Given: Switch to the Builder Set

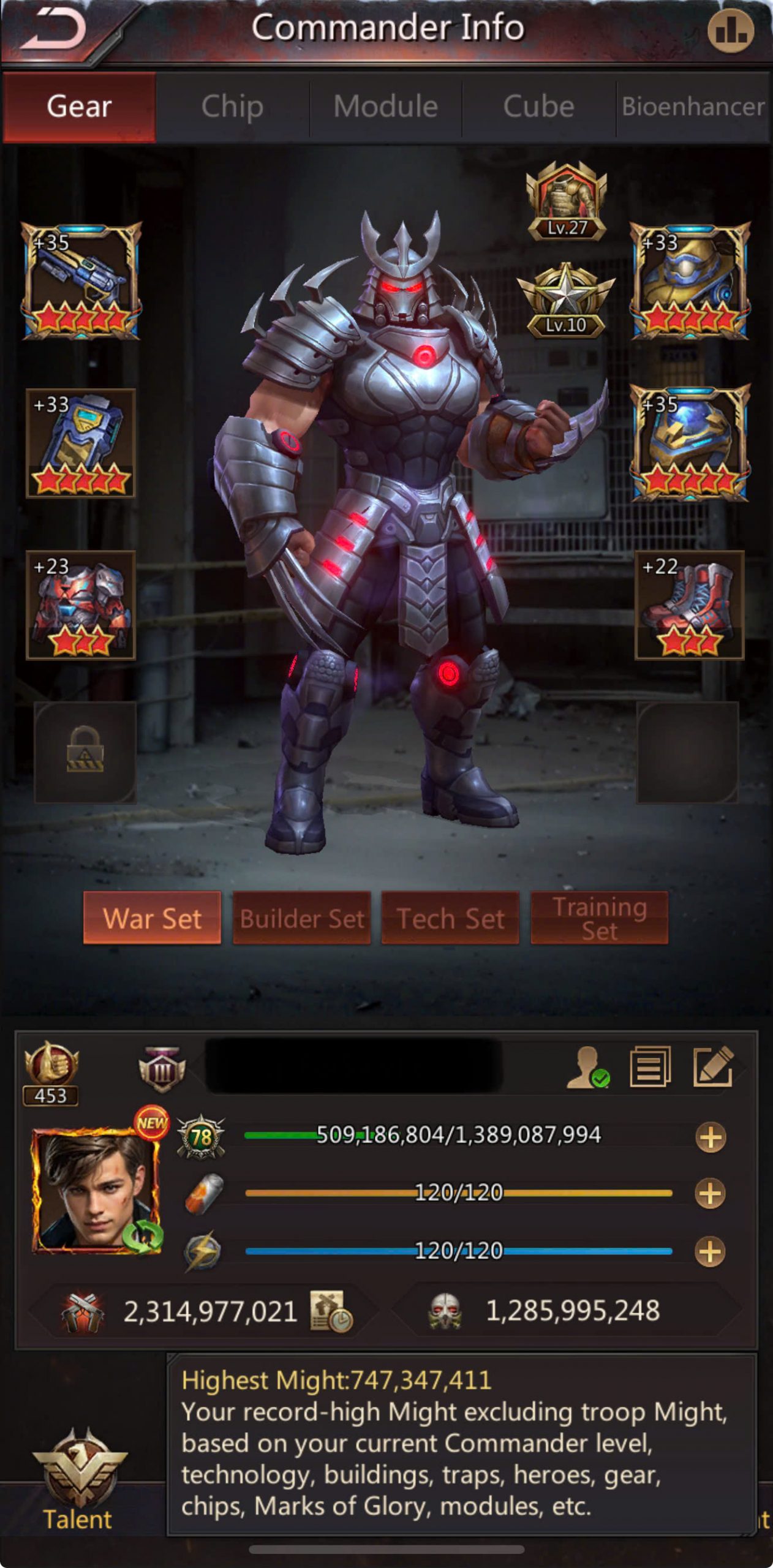Looking at the screenshot, I should (301, 918).
